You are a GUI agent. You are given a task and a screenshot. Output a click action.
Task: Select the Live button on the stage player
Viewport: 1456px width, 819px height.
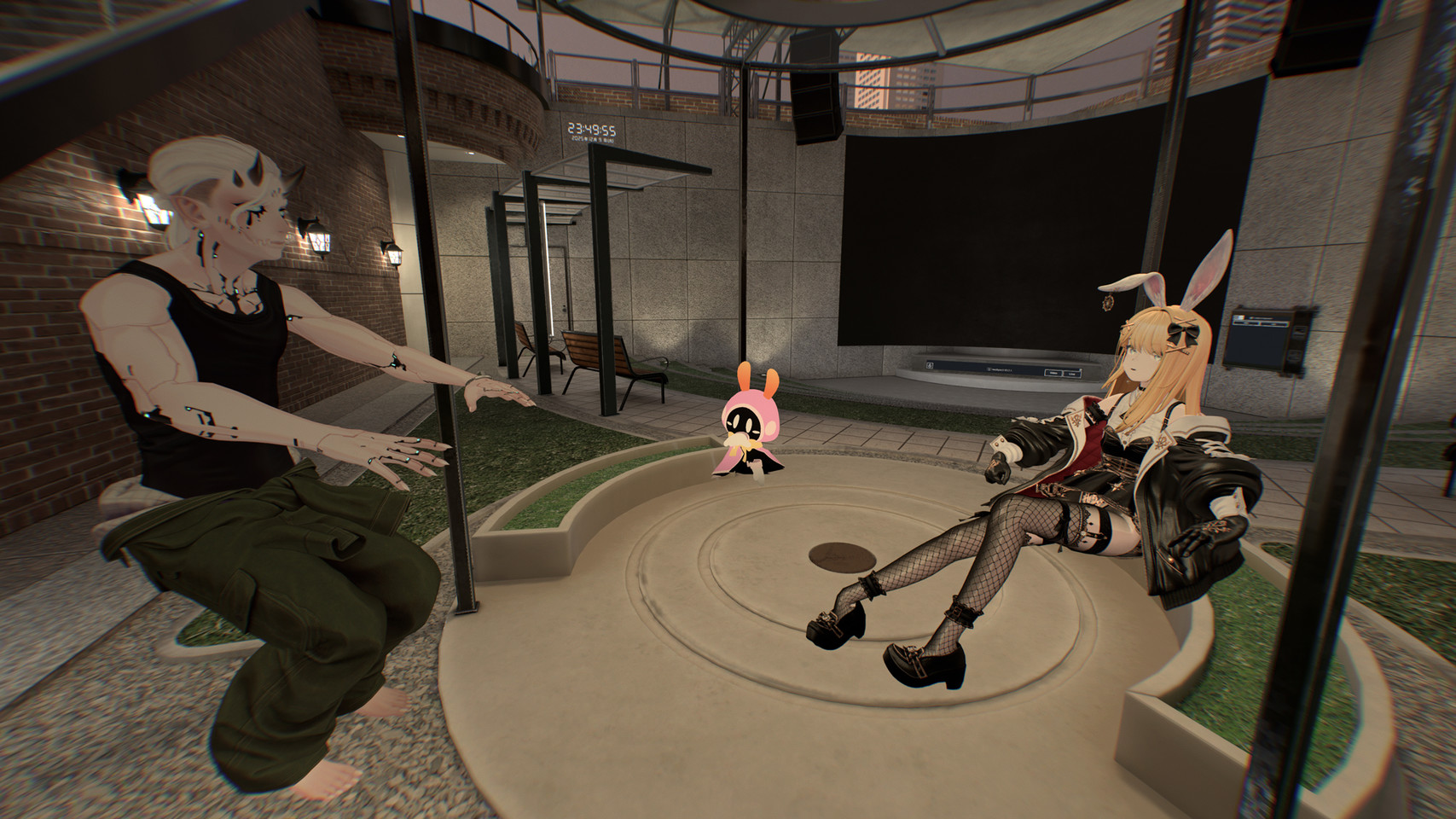click(1072, 374)
